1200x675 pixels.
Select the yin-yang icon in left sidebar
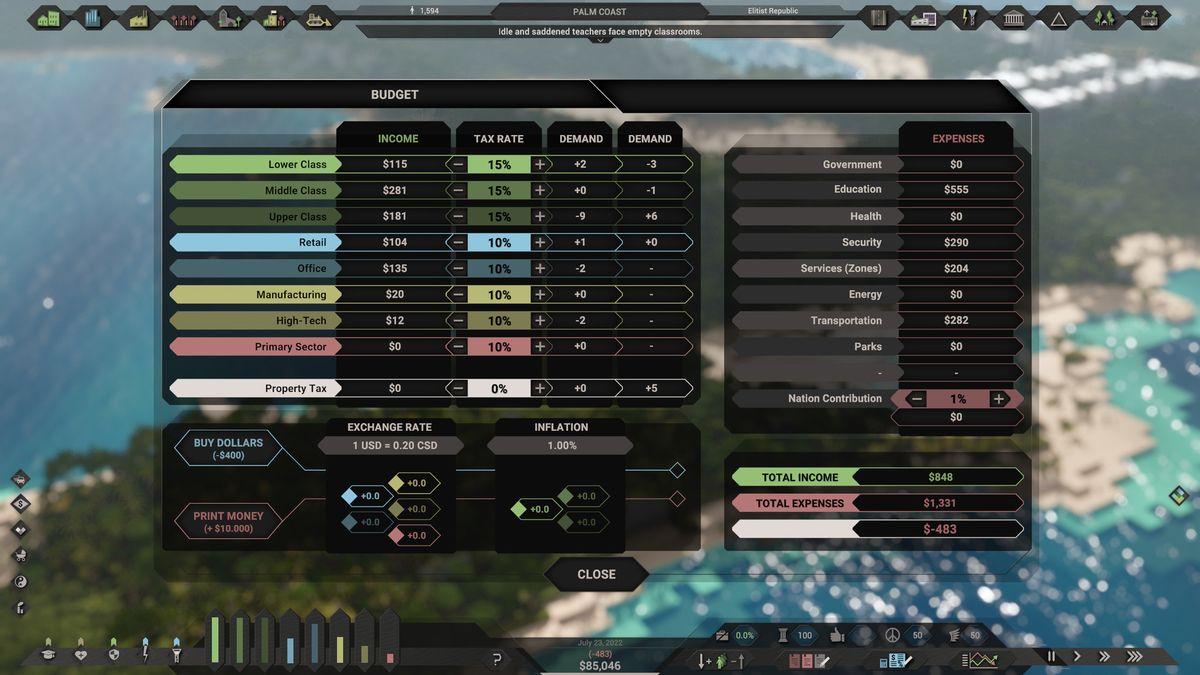click(20, 581)
